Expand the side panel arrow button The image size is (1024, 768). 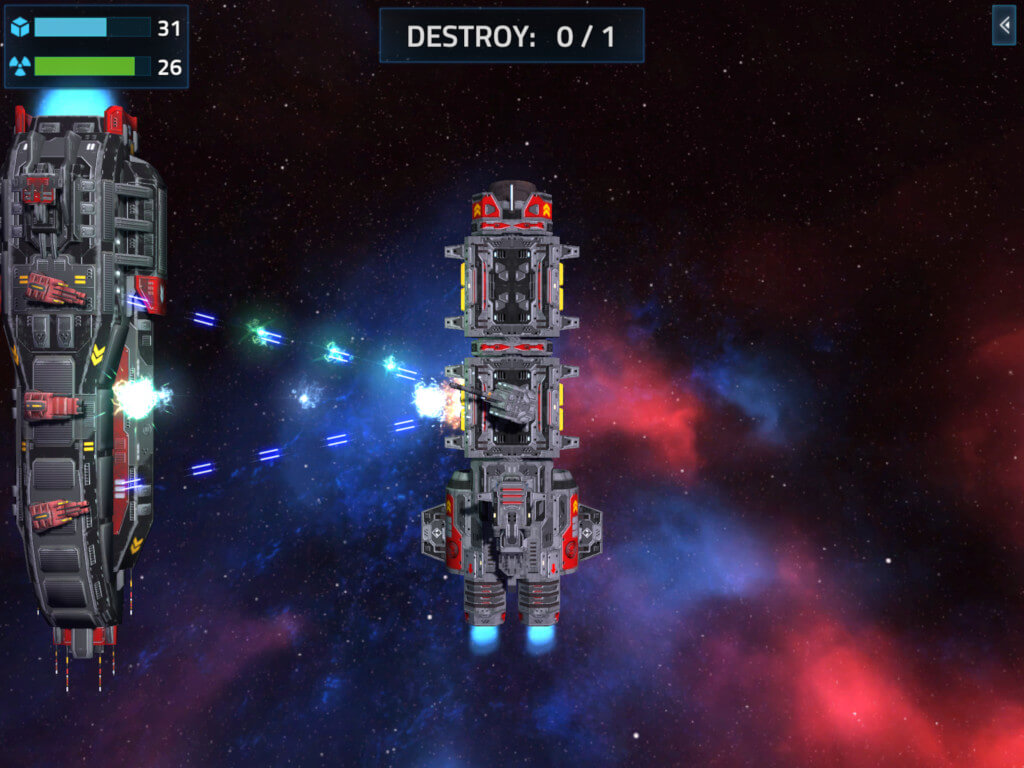click(x=1003, y=25)
